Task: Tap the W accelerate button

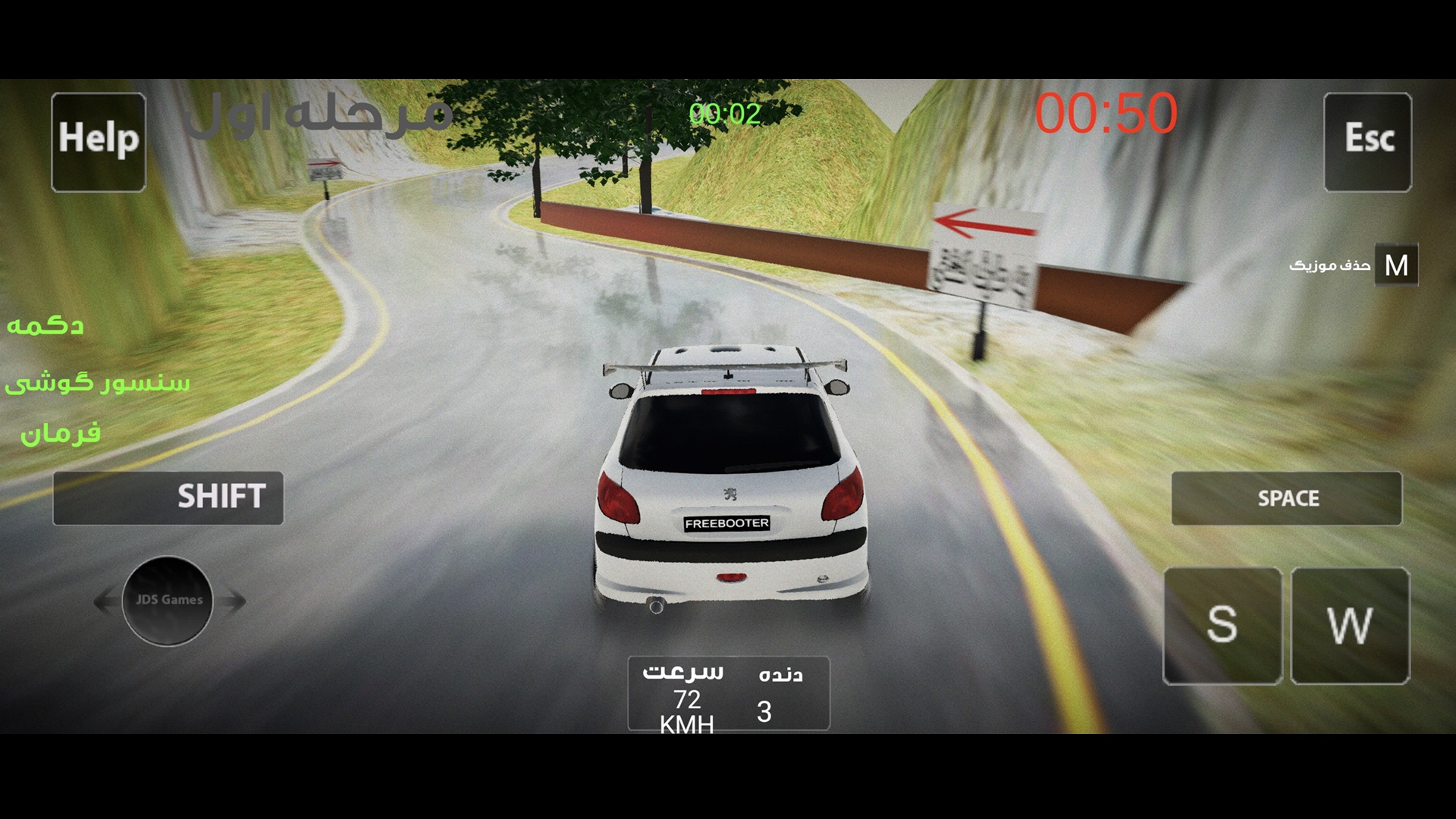Action: click(x=1351, y=626)
